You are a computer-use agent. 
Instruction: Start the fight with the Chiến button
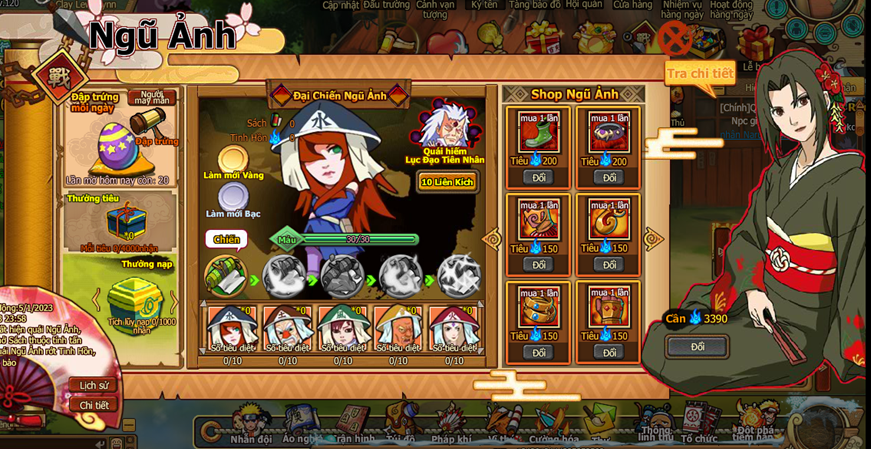(226, 239)
